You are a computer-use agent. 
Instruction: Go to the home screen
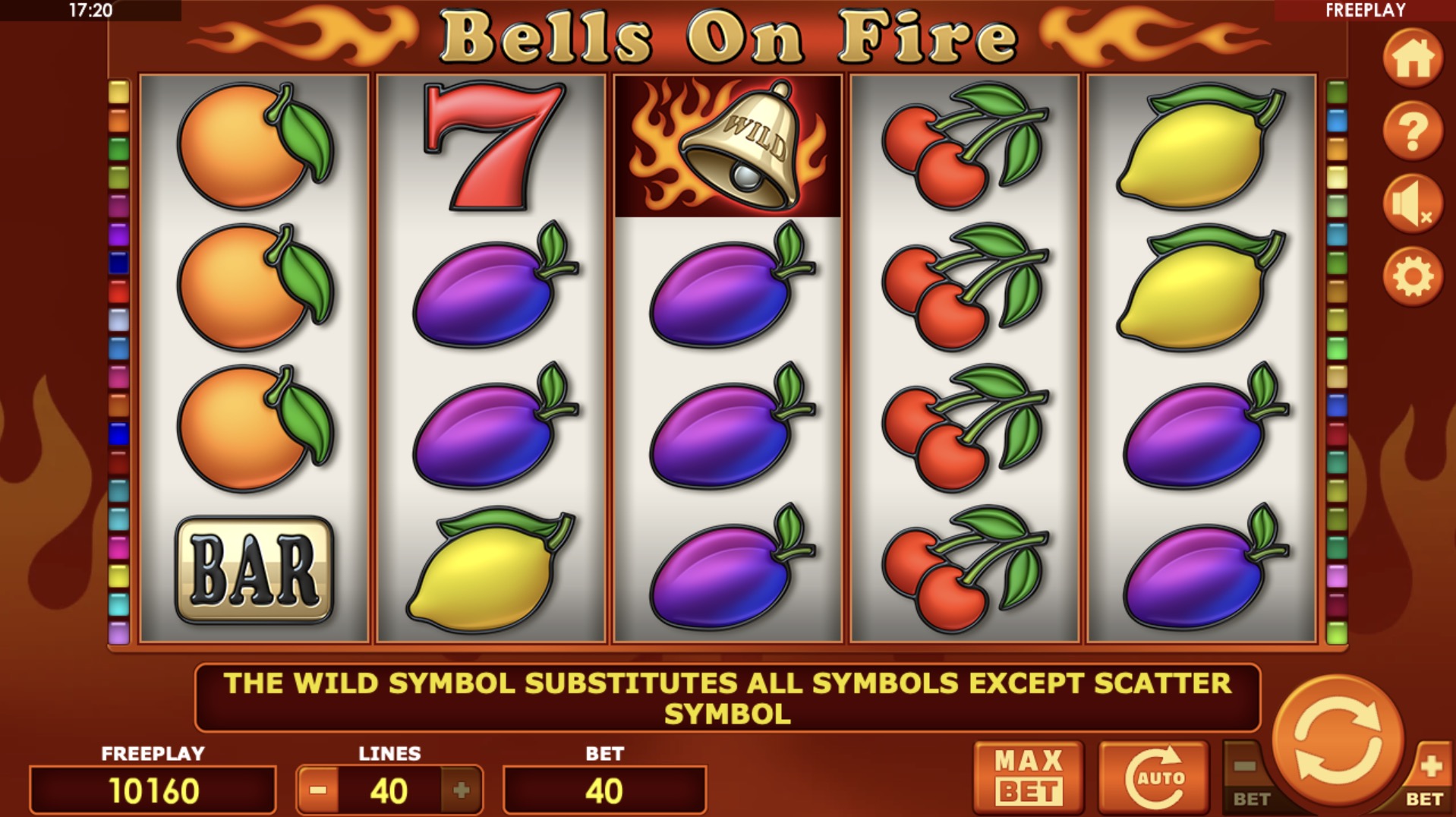pyautogui.click(x=1412, y=58)
